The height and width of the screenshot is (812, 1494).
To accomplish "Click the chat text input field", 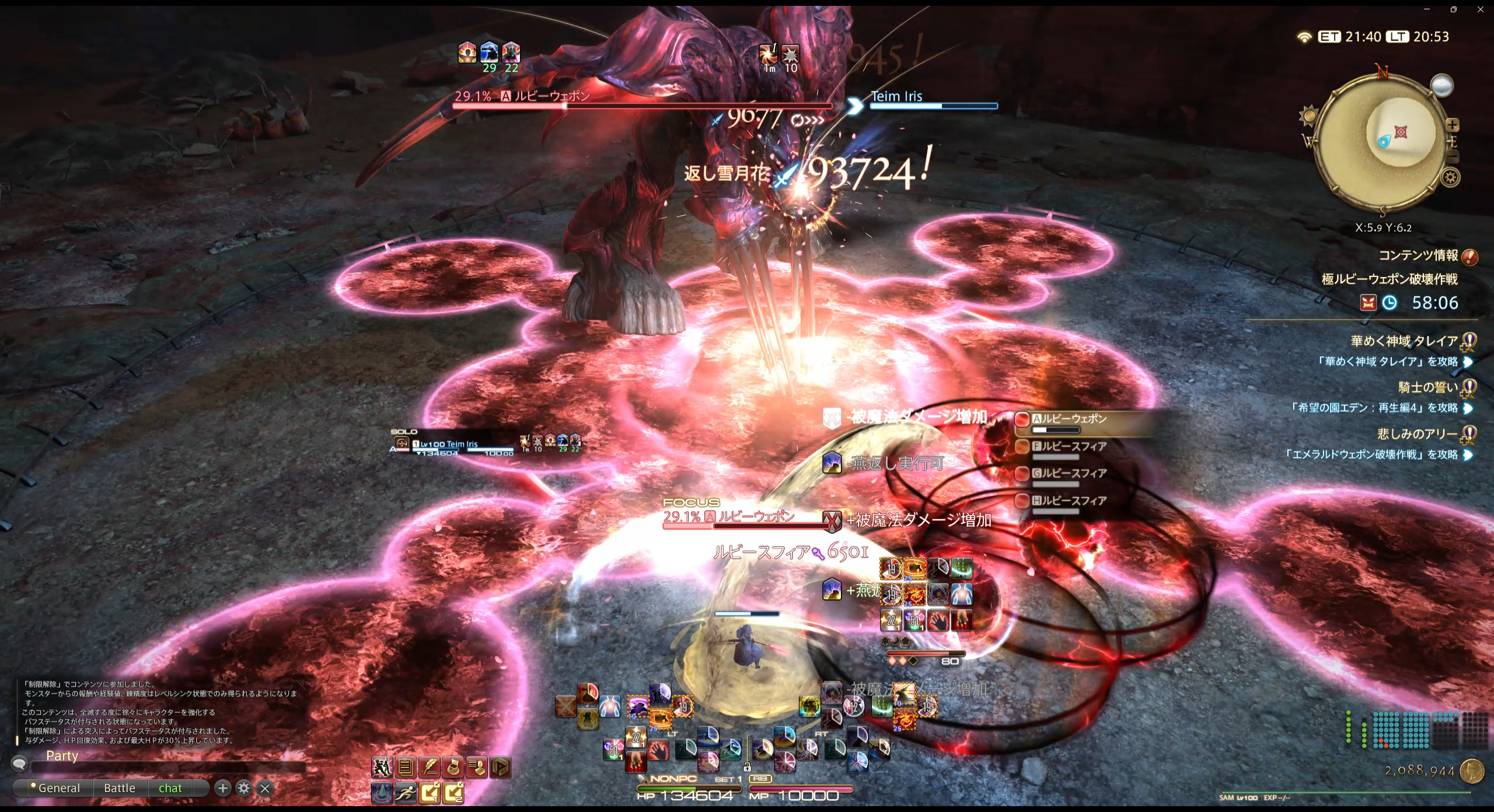I will tap(169, 766).
